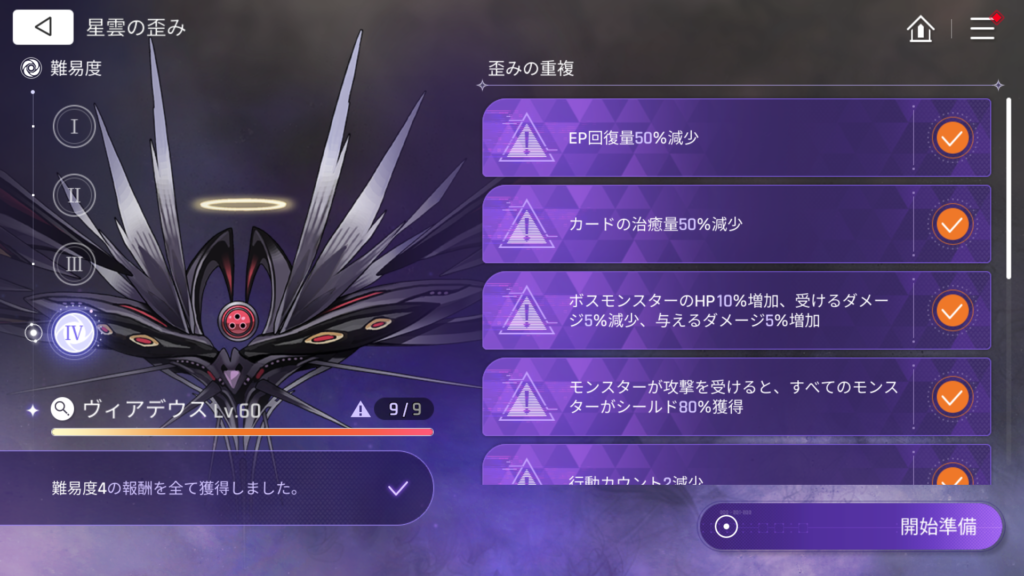
Task: Open the hamburger menu
Action: [983, 28]
